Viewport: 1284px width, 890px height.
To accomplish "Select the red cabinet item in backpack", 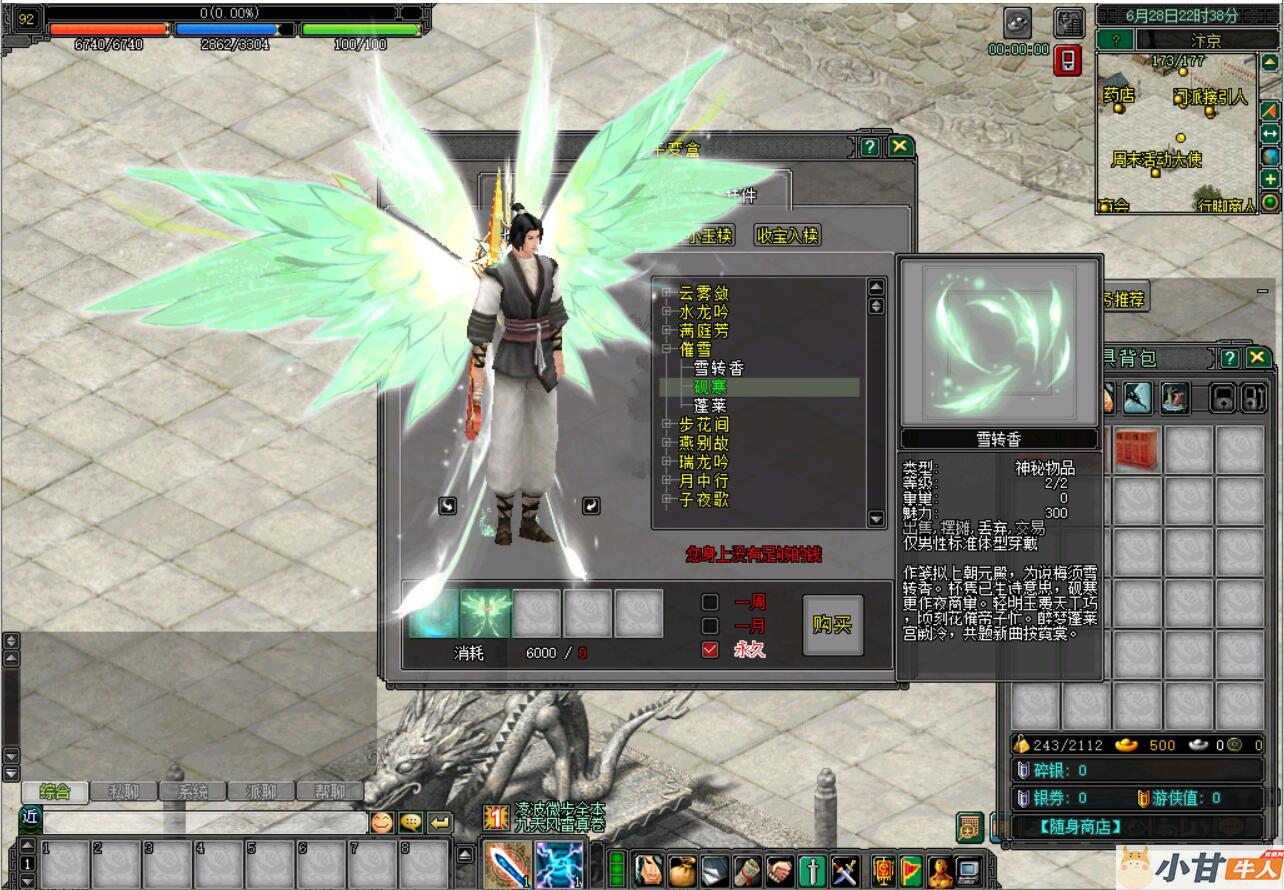I will [1137, 449].
